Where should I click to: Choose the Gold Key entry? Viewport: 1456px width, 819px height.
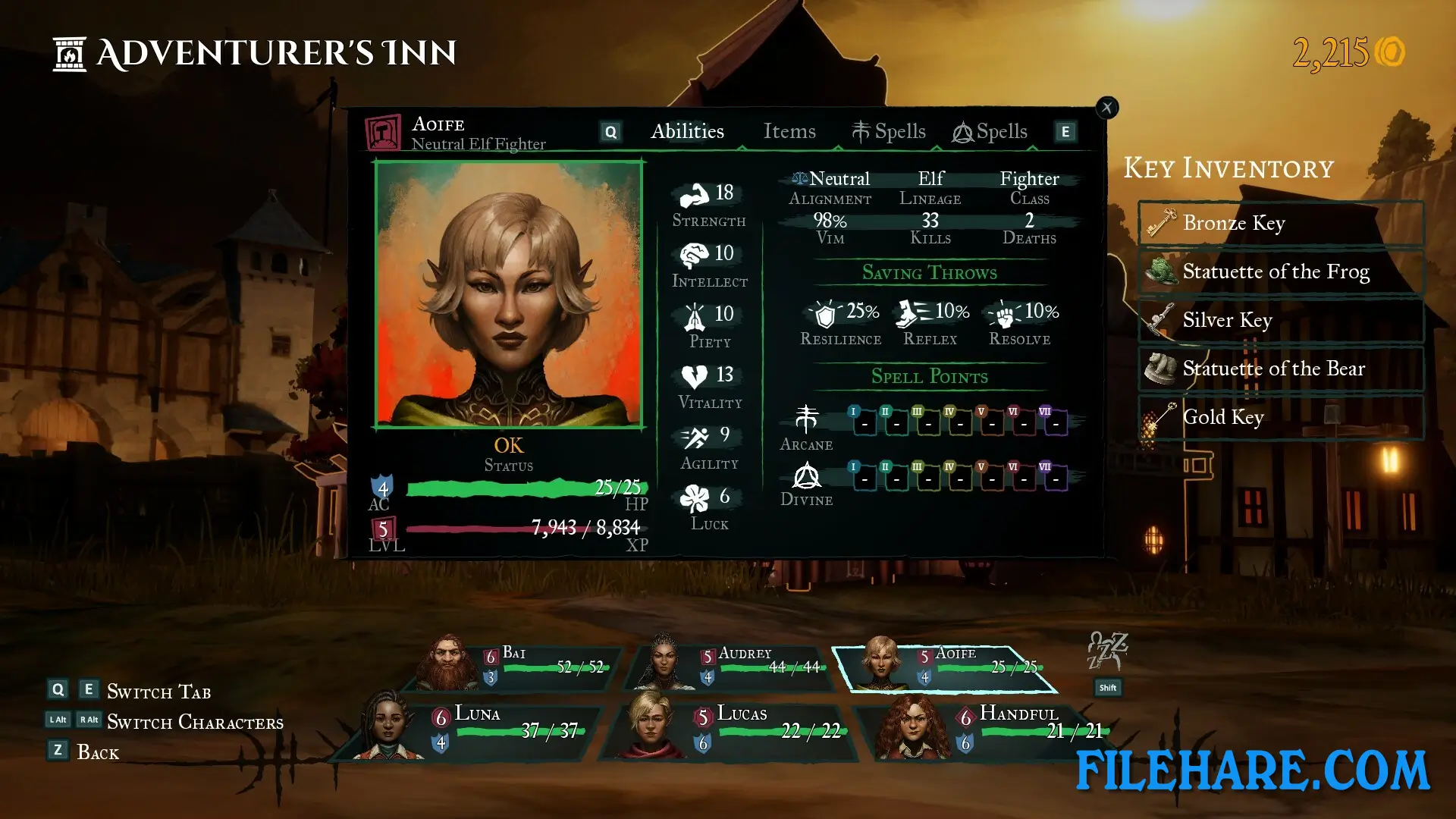(1281, 417)
